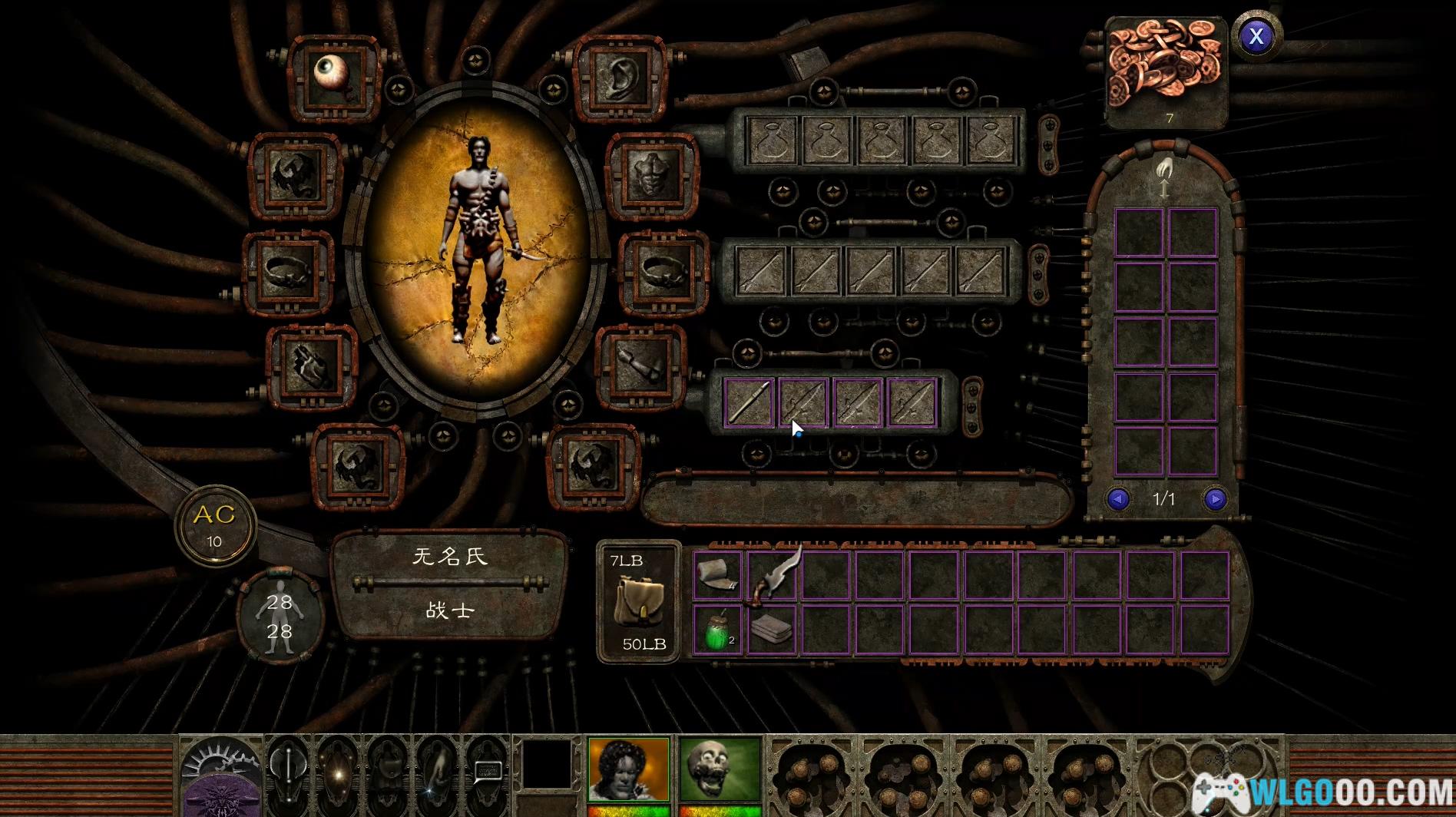The image size is (1456, 817).
Task: Click the speech bubble dialogue button
Action: tap(486, 770)
